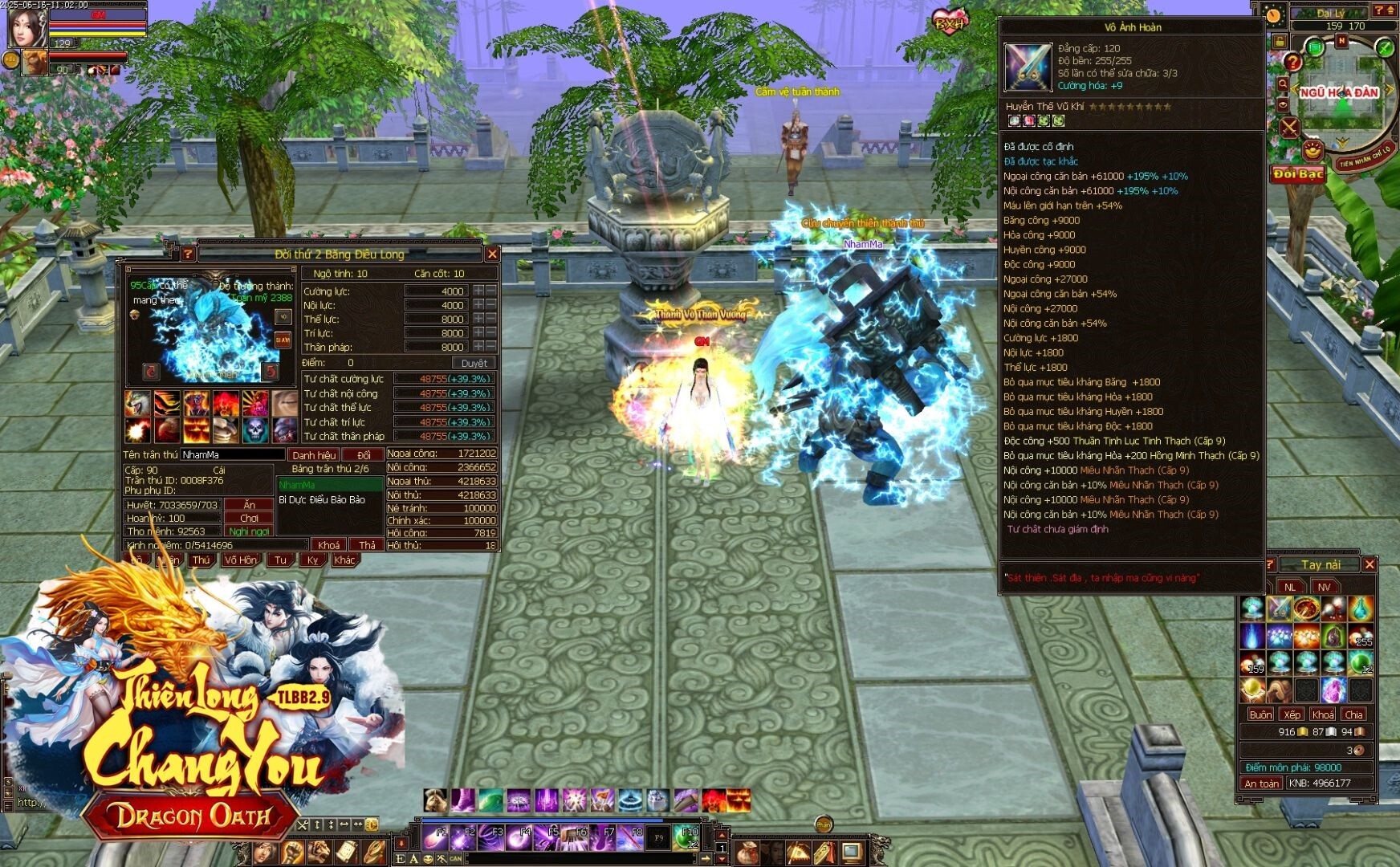The height and width of the screenshot is (867, 1400).
Task: Switch to the Võ Hồn tab
Action: coord(241,560)
